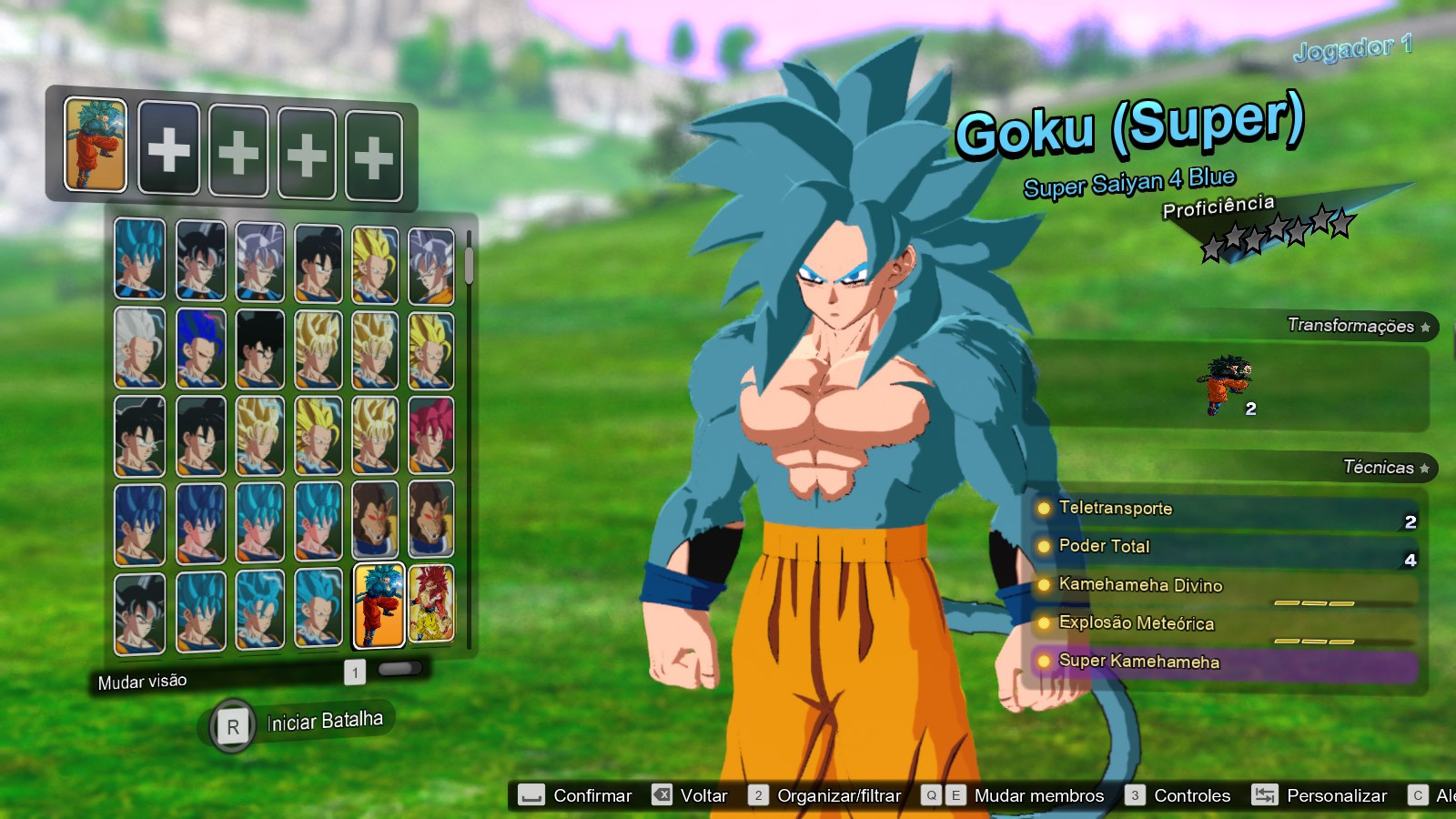Open Organizar/filtrar options

tap(835, 794)
